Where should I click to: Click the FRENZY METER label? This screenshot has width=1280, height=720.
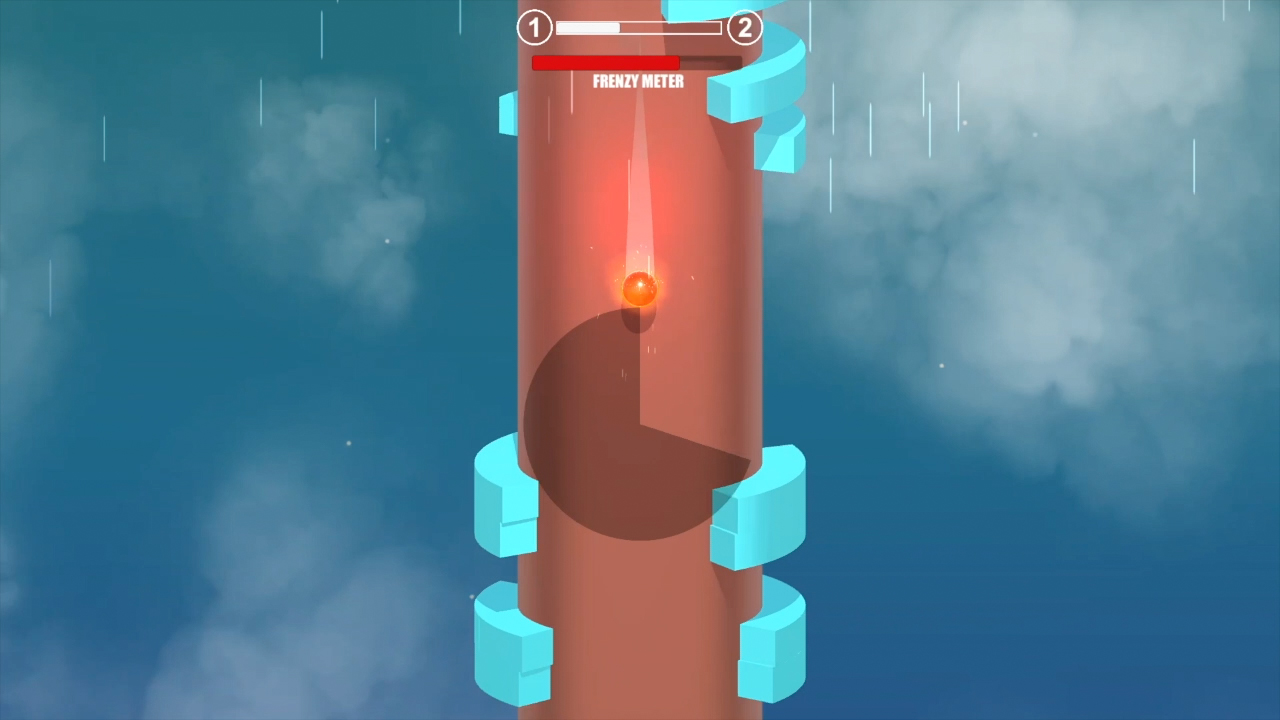[x=637, y=81]
